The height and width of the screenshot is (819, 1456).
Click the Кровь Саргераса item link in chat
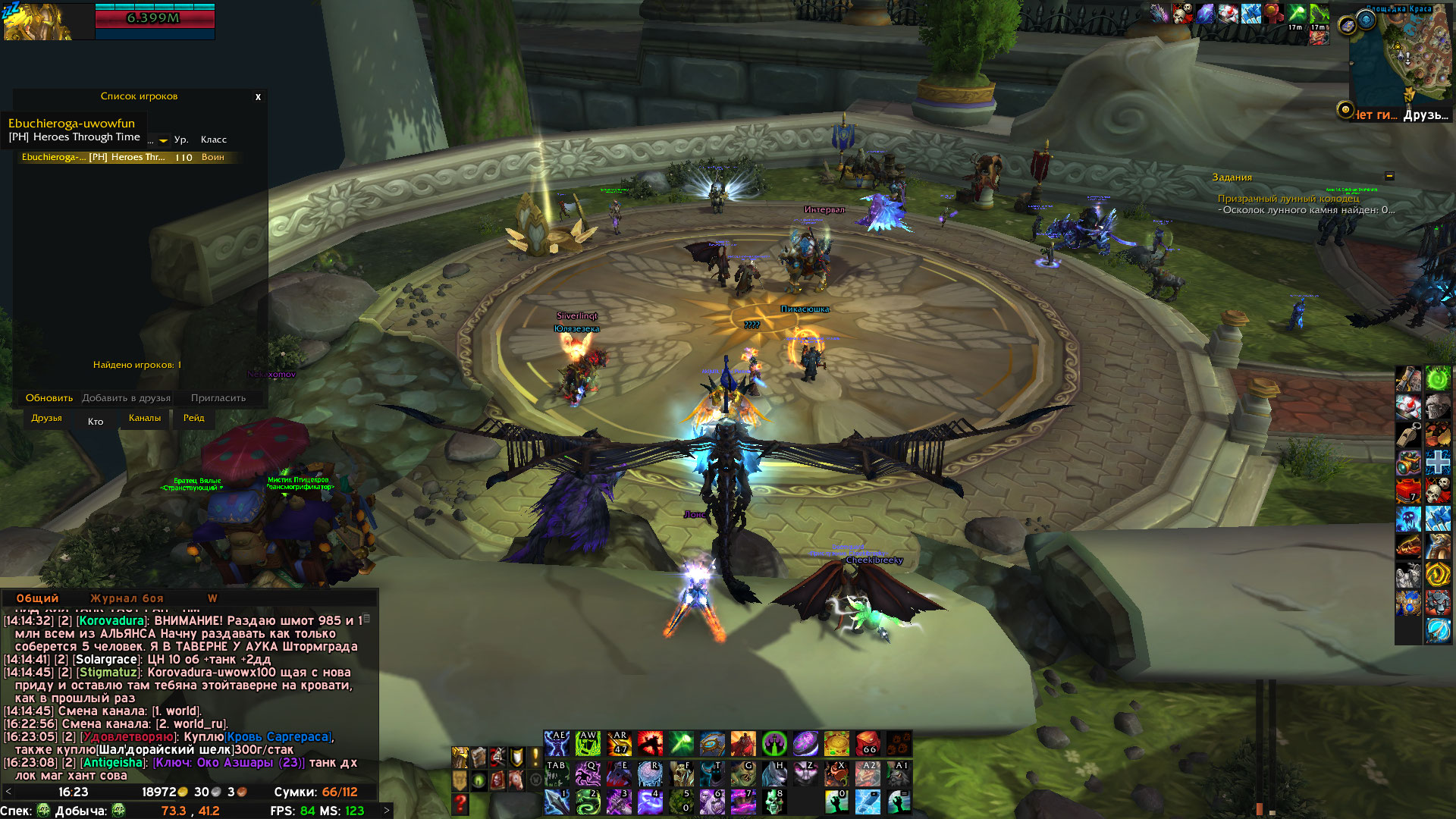point(278,737)
